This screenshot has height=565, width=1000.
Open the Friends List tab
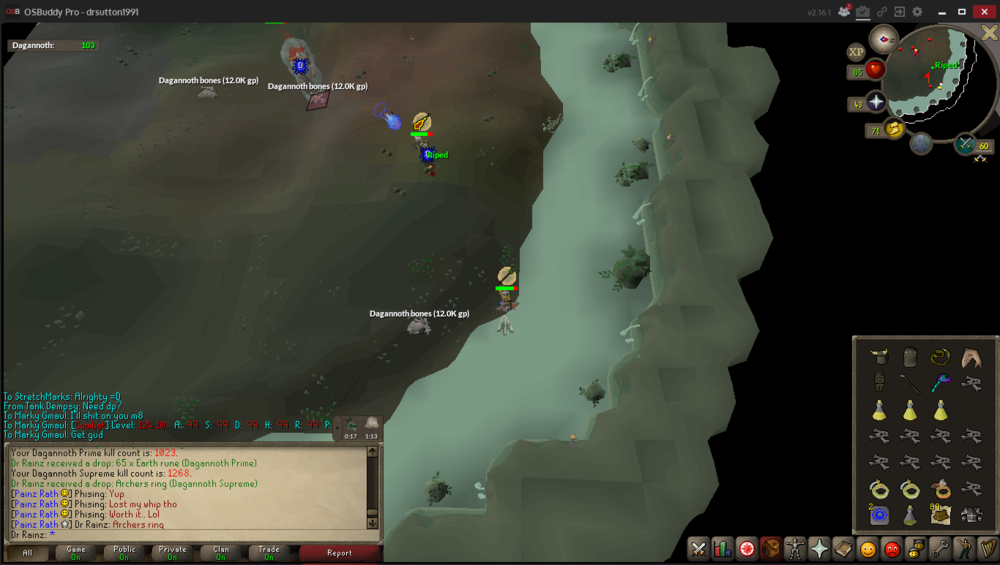pos(867,548)
